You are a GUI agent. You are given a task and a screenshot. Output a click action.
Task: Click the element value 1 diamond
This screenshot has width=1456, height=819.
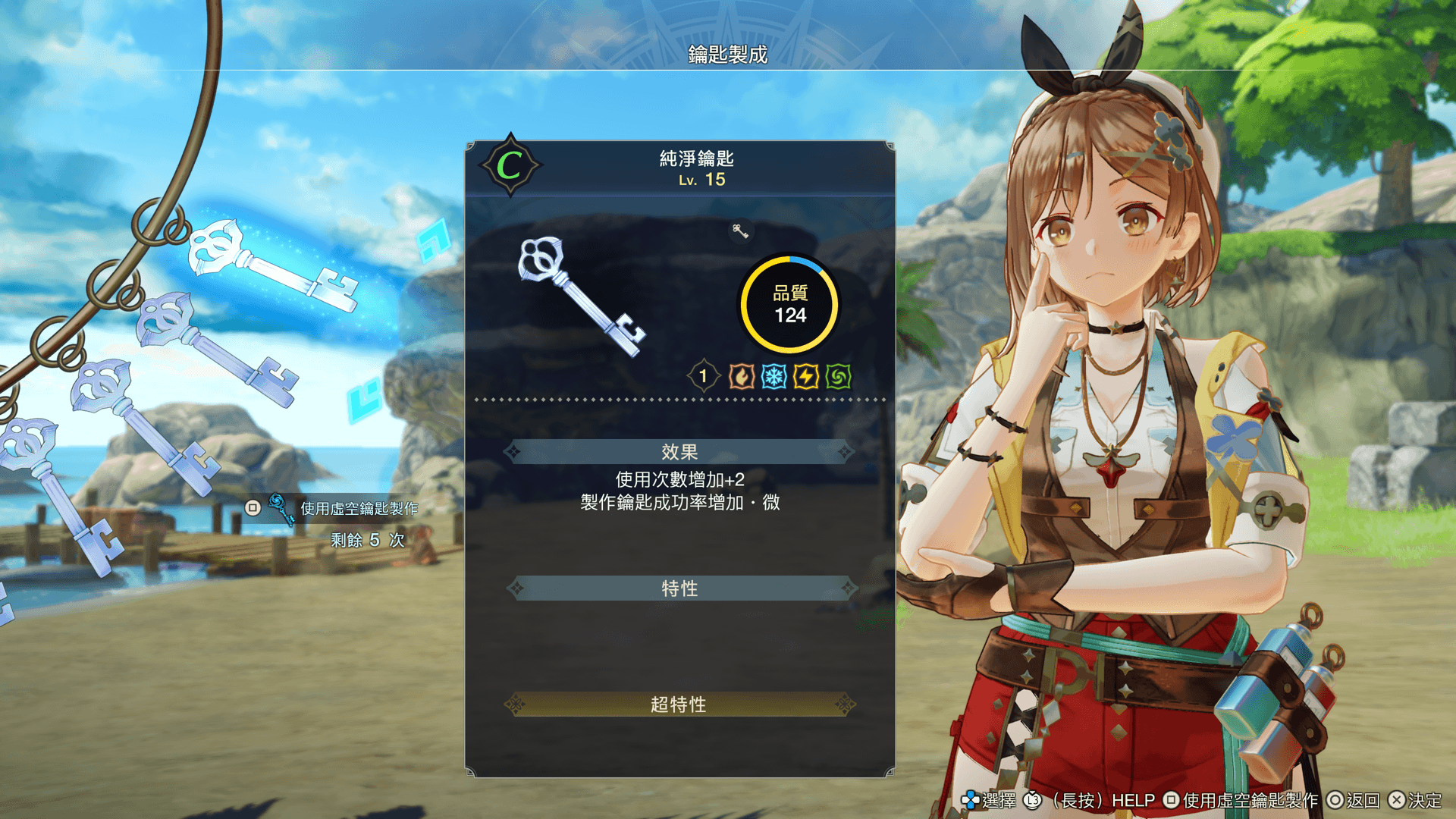703,376
